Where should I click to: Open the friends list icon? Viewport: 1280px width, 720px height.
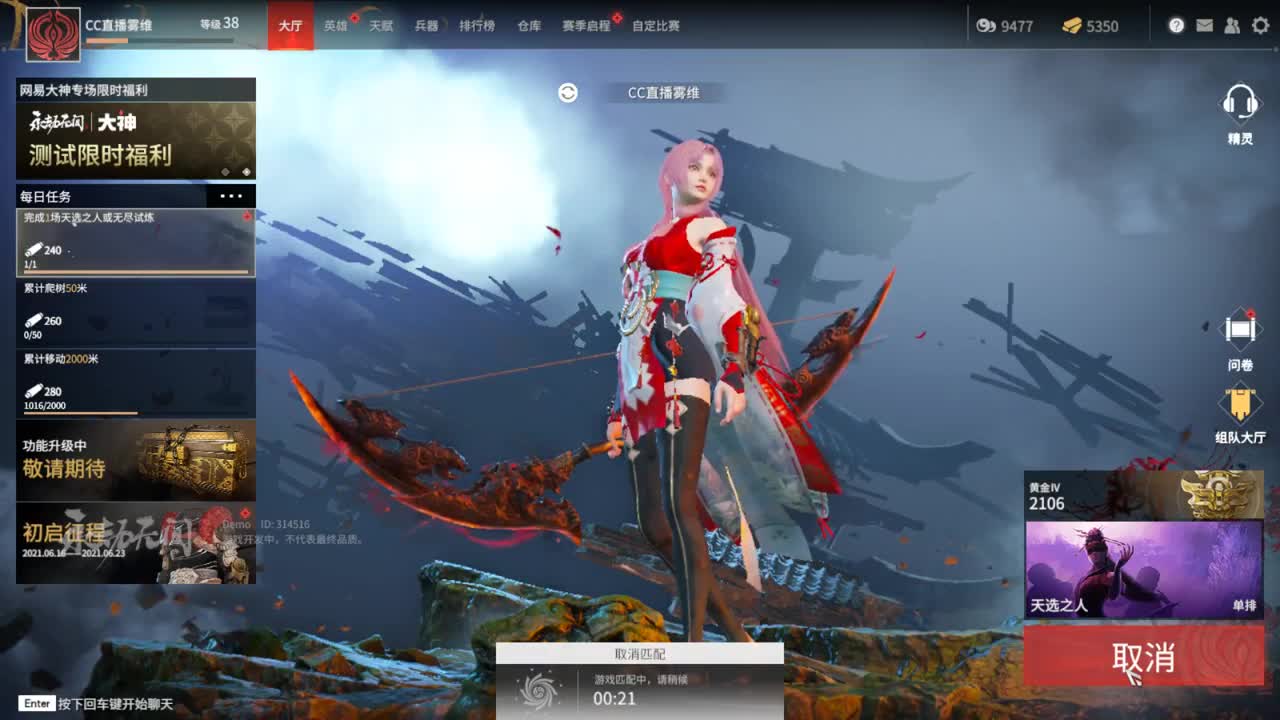click(x=1232, y=26)
